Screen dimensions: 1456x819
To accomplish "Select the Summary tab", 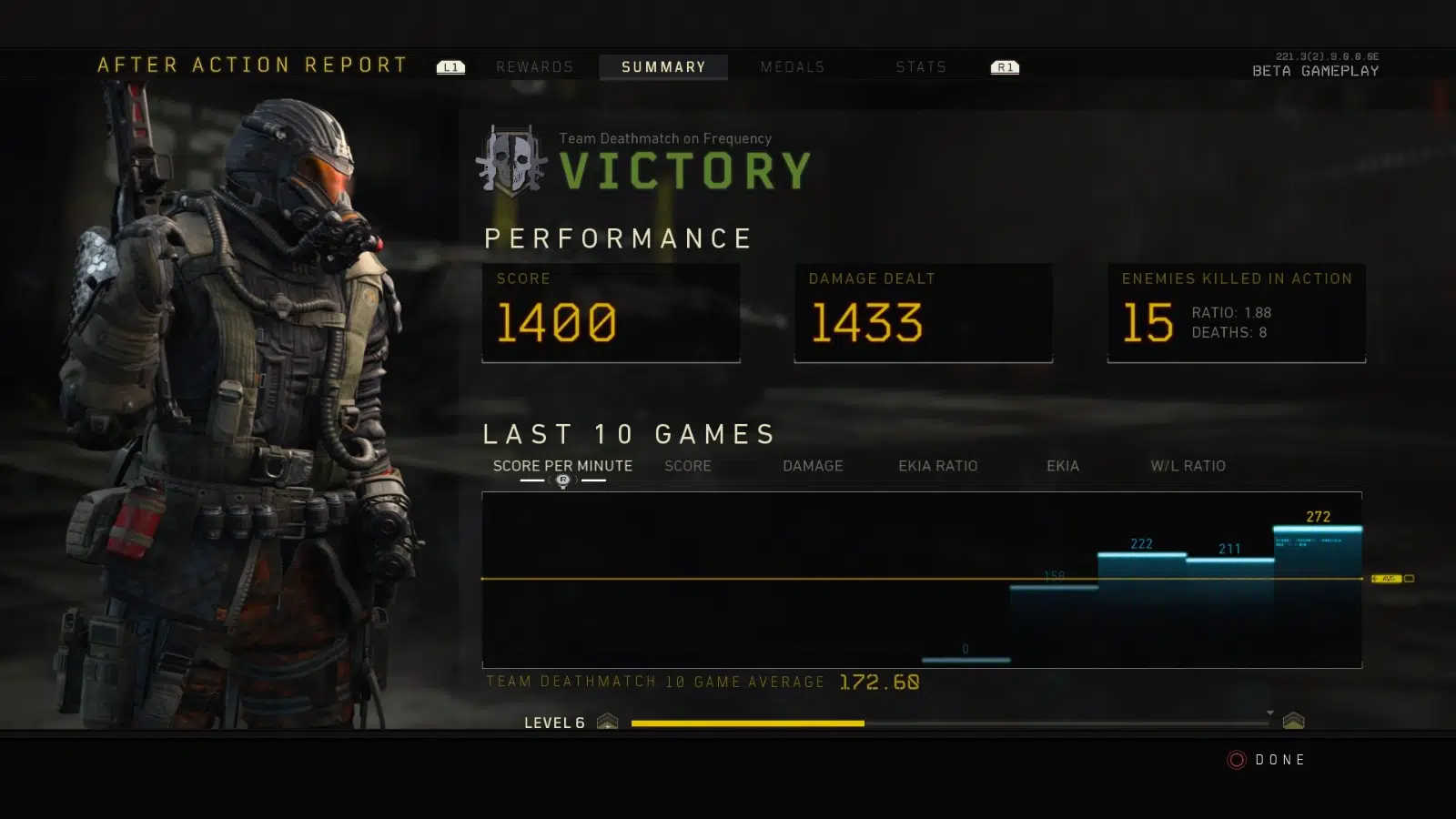I will click(x=663, y=67).
